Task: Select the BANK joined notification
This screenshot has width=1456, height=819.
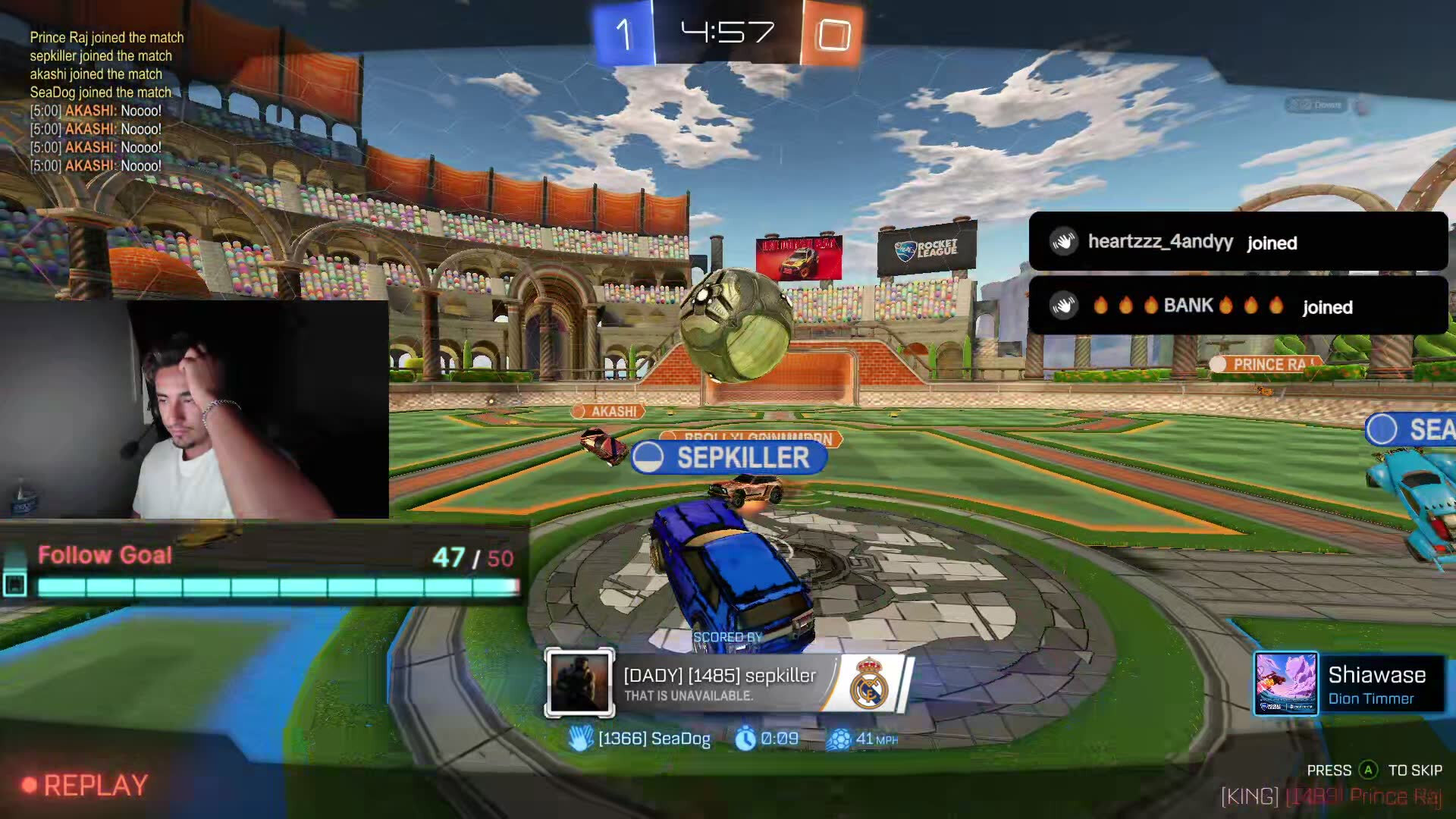Action: pyautogui.click(x=1238, y=306)
